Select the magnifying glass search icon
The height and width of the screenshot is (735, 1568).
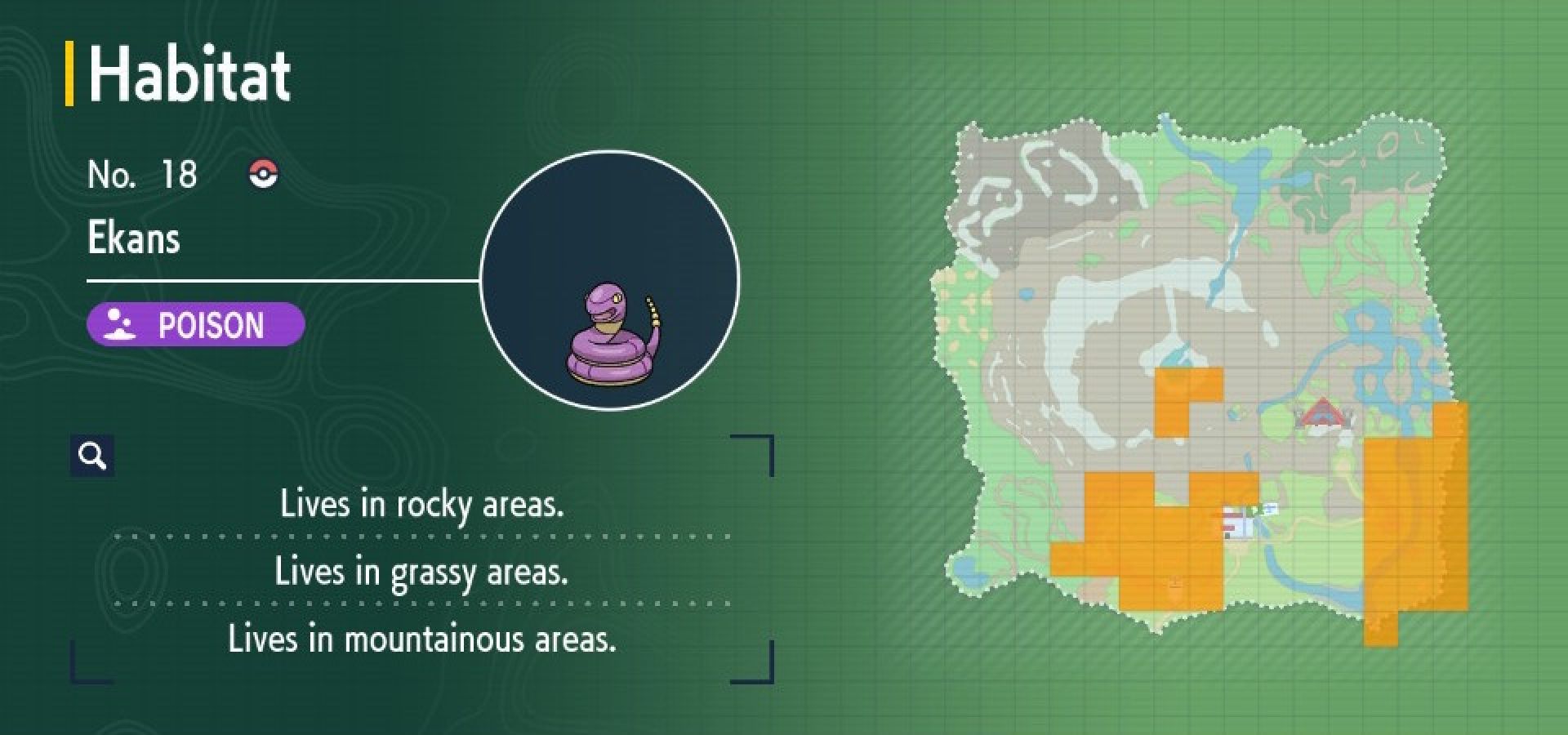pos(92,455)
